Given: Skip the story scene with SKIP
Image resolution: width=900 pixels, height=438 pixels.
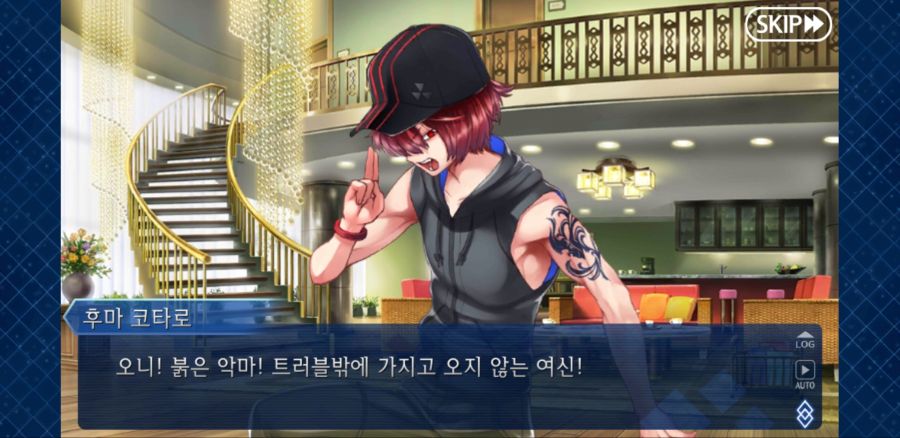Looking at the screenshot, I should pyautogui.click(x=788, y=24).
